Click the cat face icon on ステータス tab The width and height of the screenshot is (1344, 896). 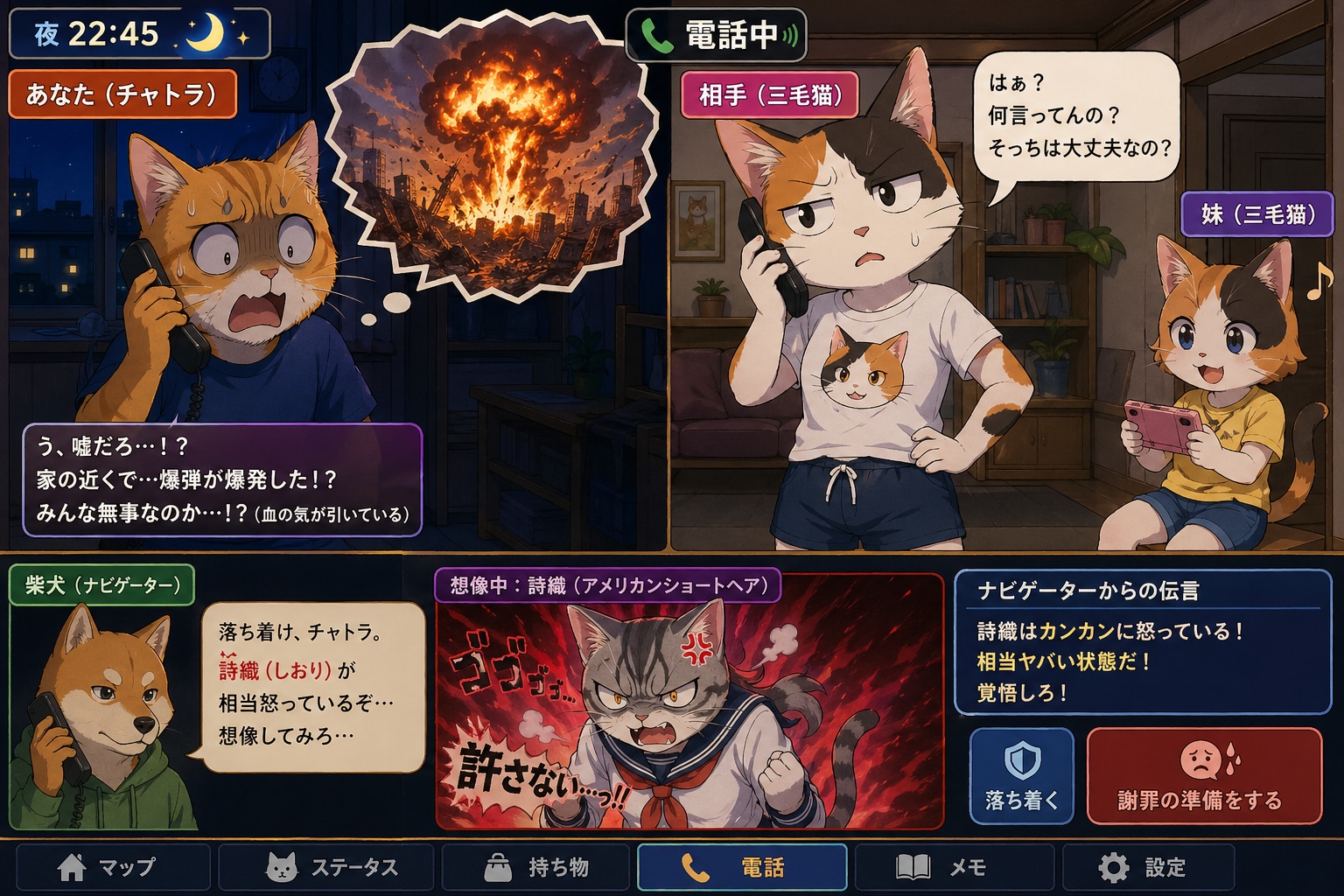tap(282, 869)
